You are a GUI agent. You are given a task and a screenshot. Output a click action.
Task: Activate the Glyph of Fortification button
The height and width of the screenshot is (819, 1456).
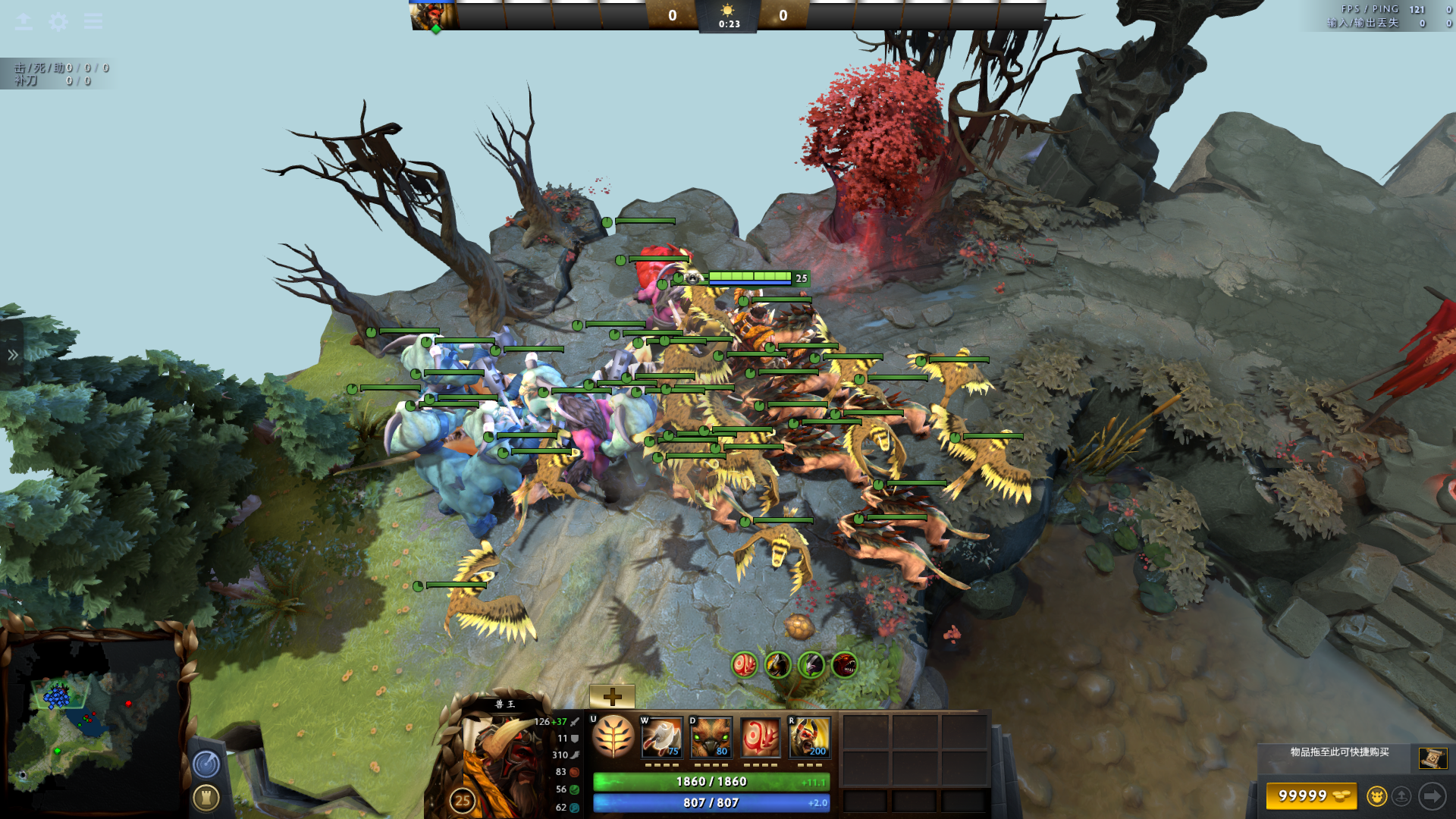(x=206, y=798)
